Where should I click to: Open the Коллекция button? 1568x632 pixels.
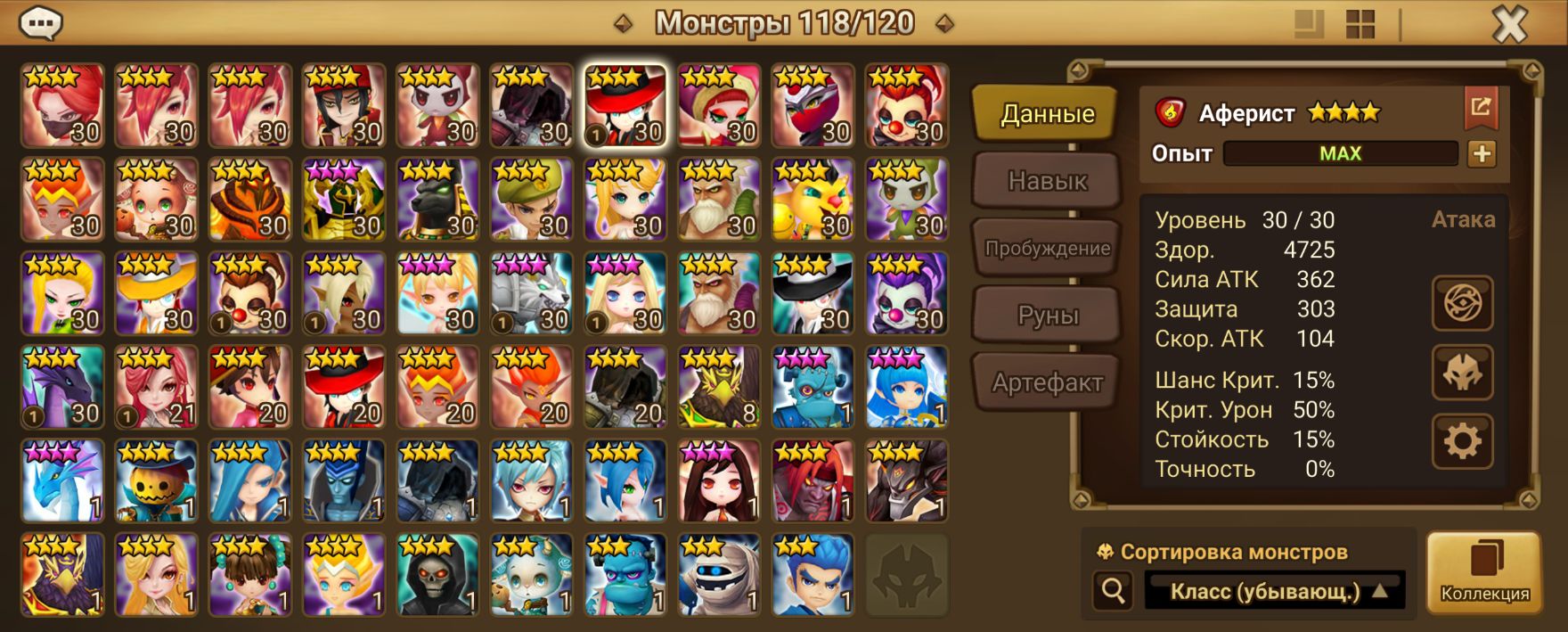[1484, 572]
